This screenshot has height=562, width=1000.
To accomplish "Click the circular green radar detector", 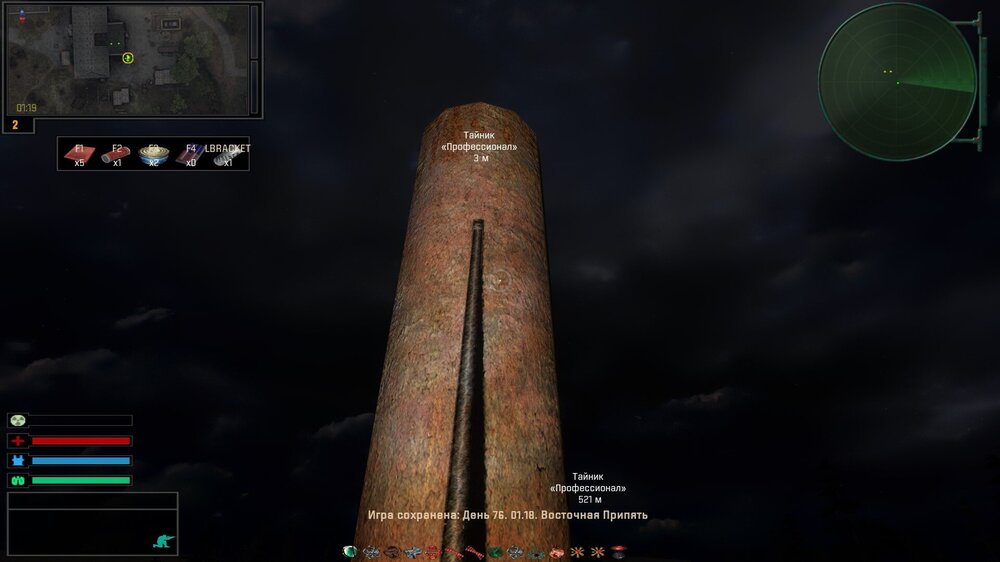I will point(896,81).
